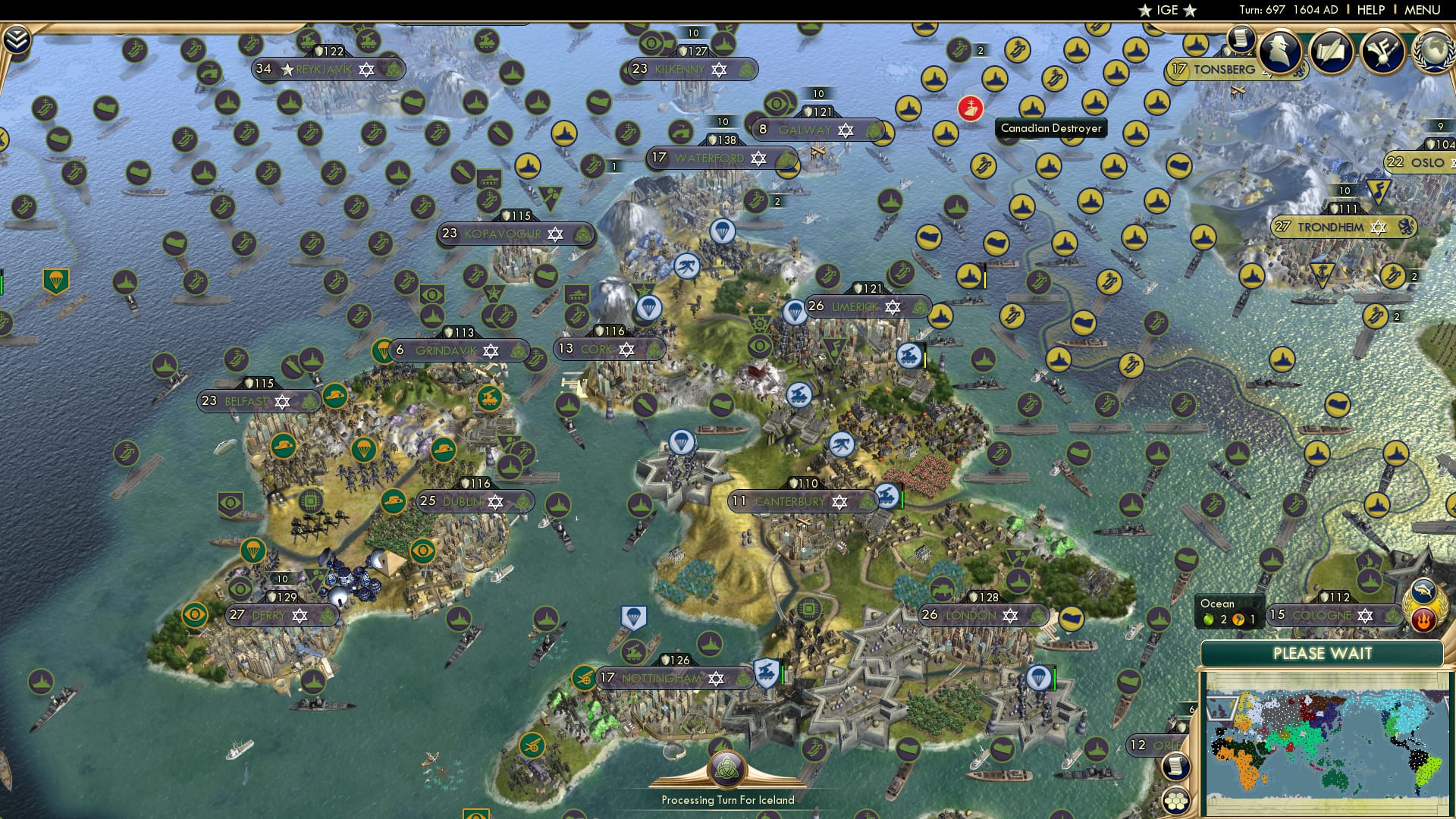Open HELP

(1372, 10)
